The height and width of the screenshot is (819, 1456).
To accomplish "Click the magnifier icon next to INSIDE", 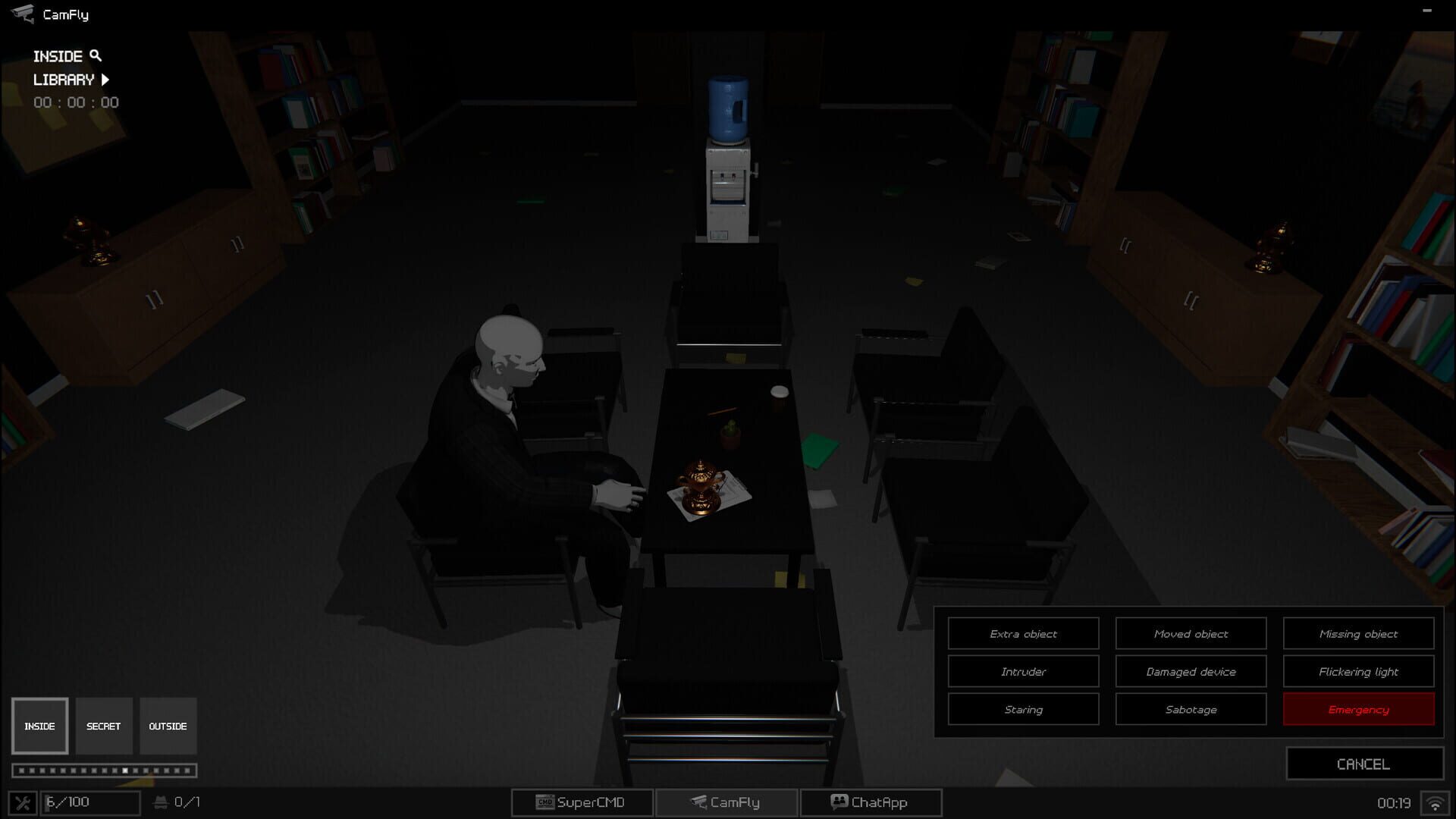I will (95, 55).
